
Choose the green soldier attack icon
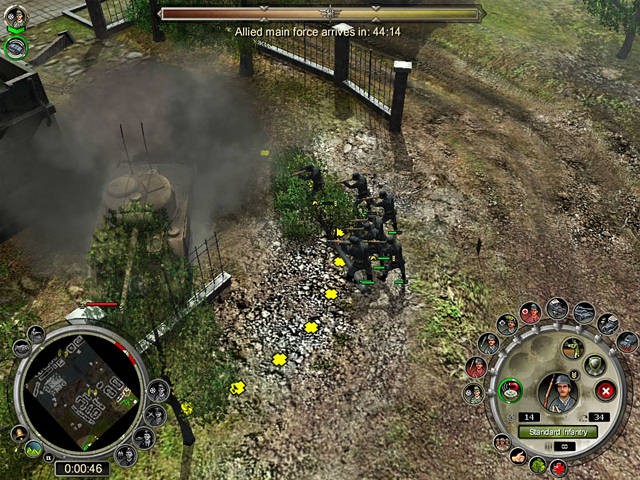[572, 348]
